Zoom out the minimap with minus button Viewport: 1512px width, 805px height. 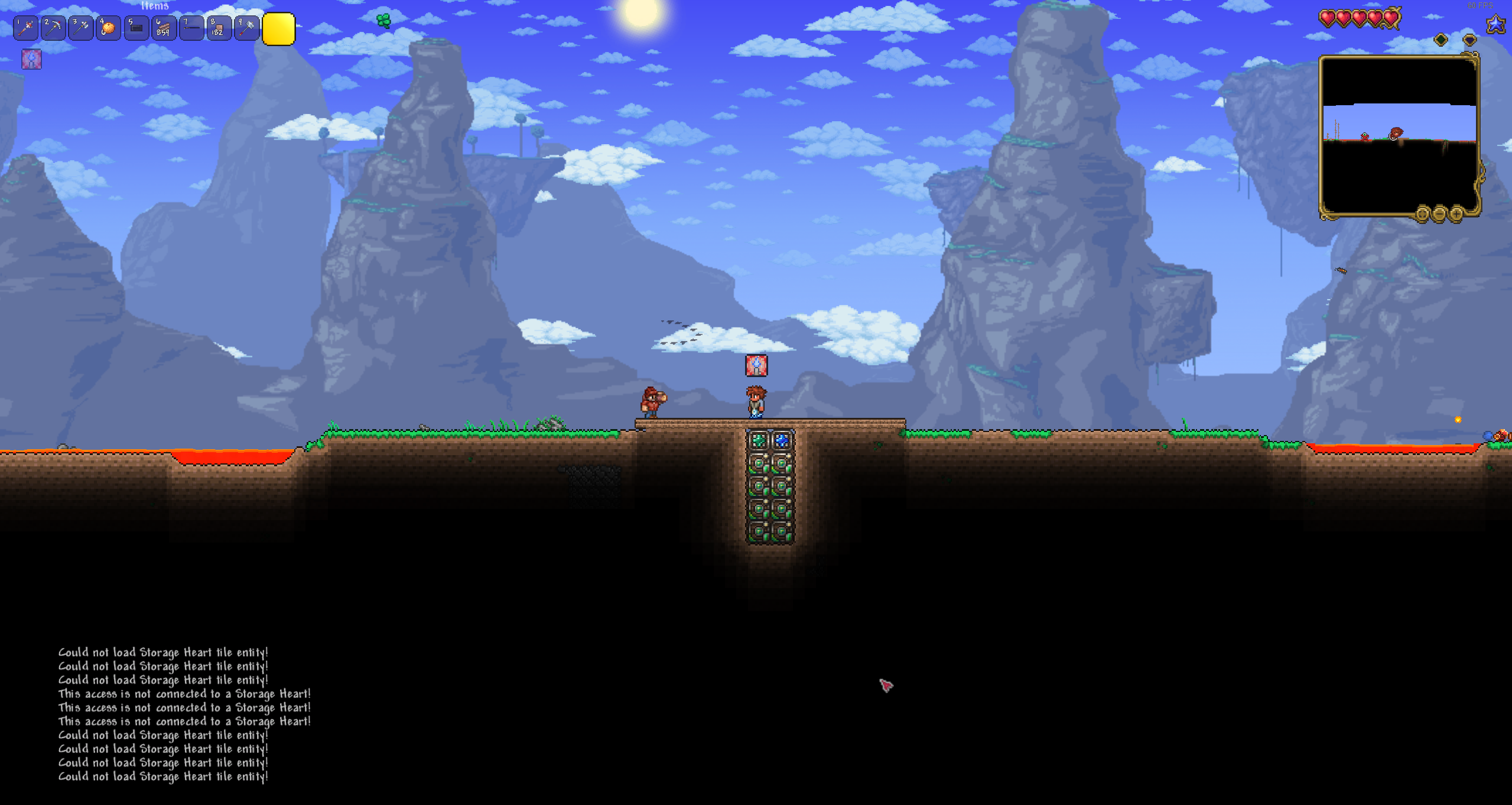coord(1439,213)
